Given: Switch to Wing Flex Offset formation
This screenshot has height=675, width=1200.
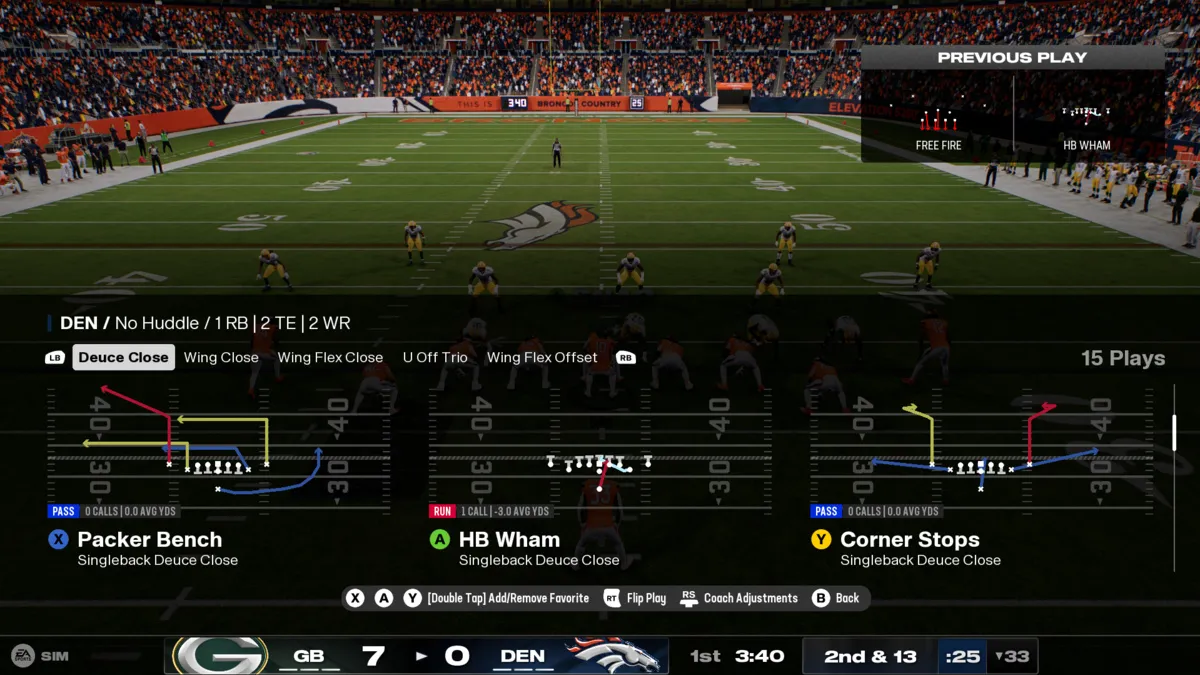Looking at the screenshot, I should 542,357.
